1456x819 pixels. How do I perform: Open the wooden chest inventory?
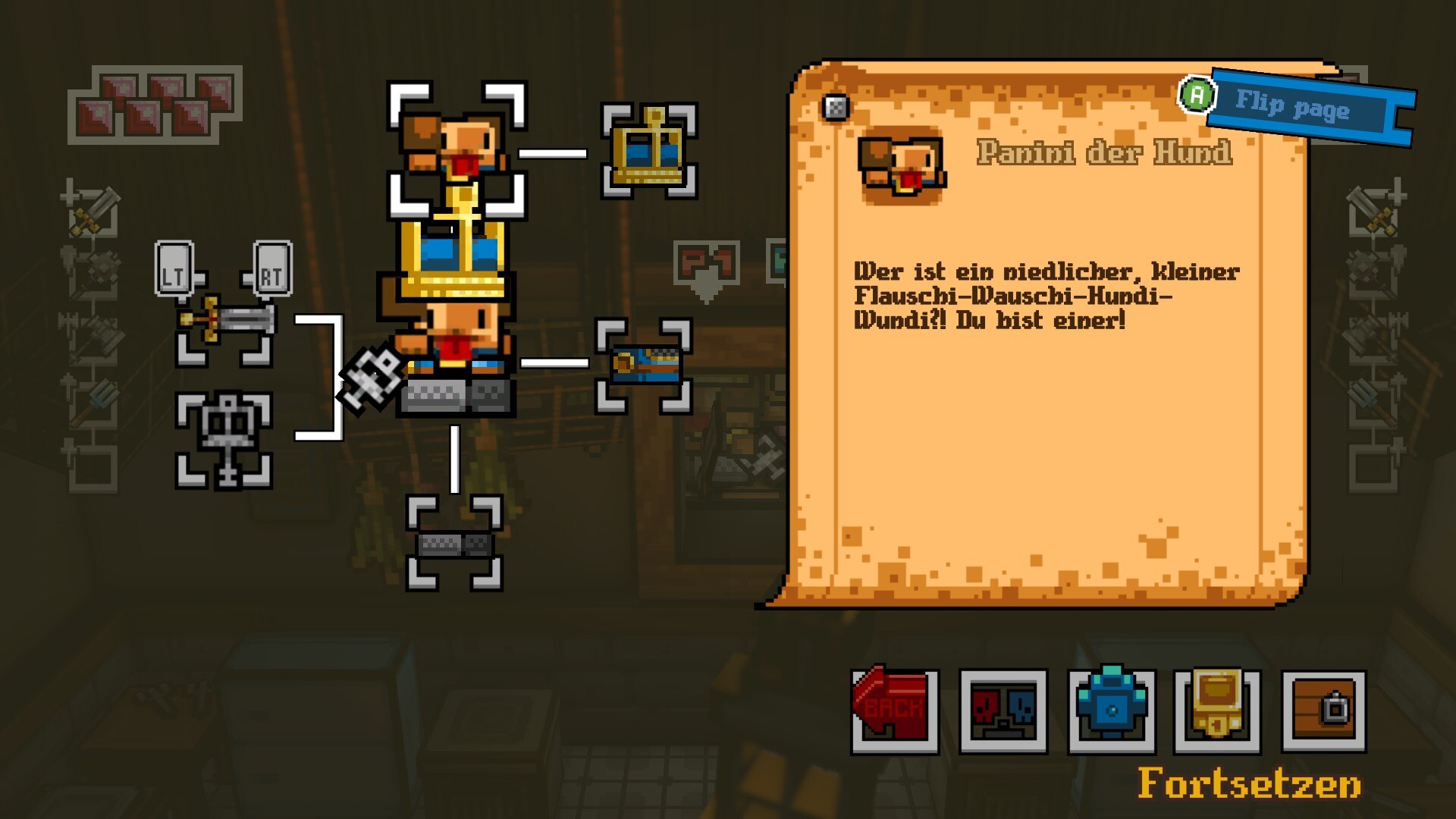click(1324, 710)
